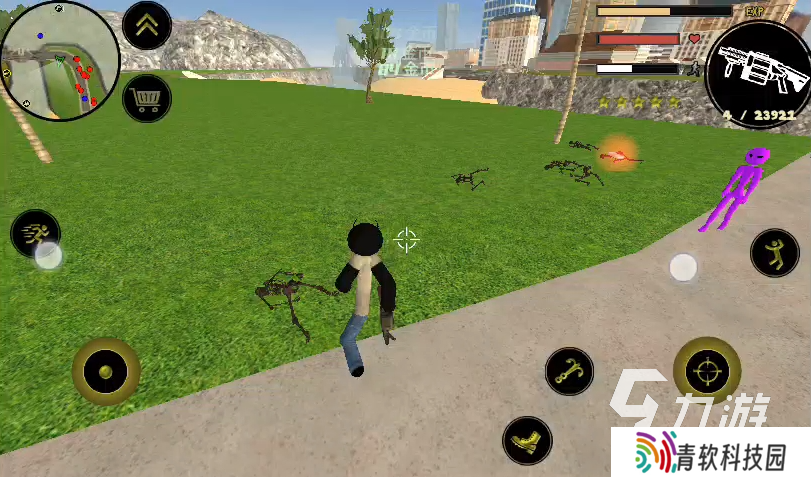
Task: Tap the movement joystick knob
Action: click(x=105, y=372)
